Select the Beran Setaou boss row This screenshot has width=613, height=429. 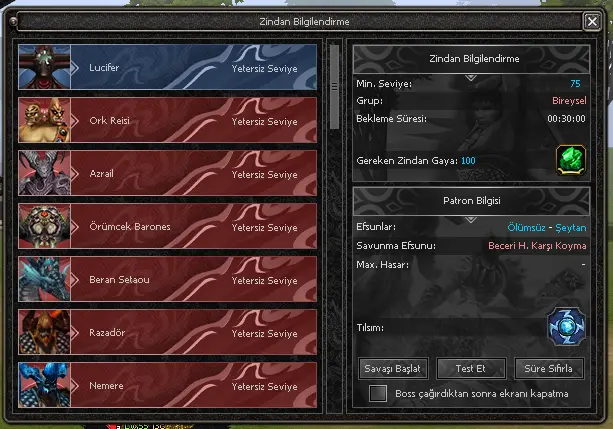[x=180, y=279]
